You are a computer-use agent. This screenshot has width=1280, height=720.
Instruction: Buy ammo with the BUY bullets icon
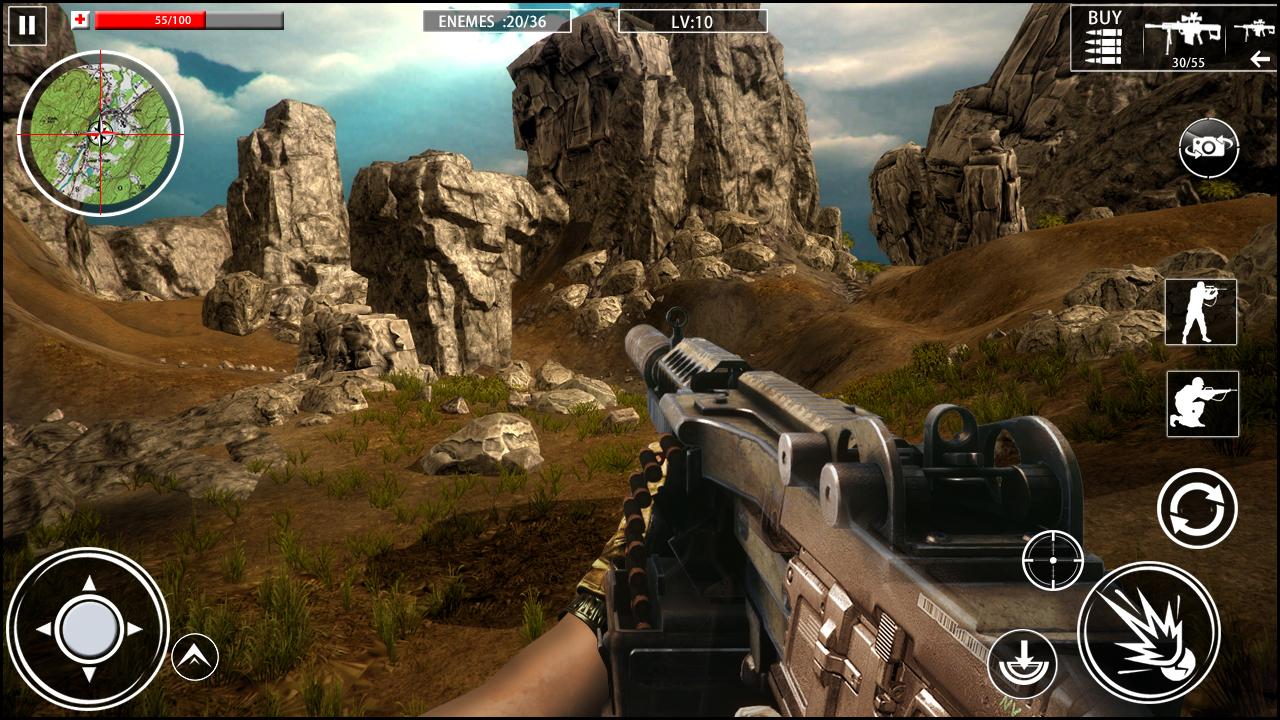tap(1104, 37)
